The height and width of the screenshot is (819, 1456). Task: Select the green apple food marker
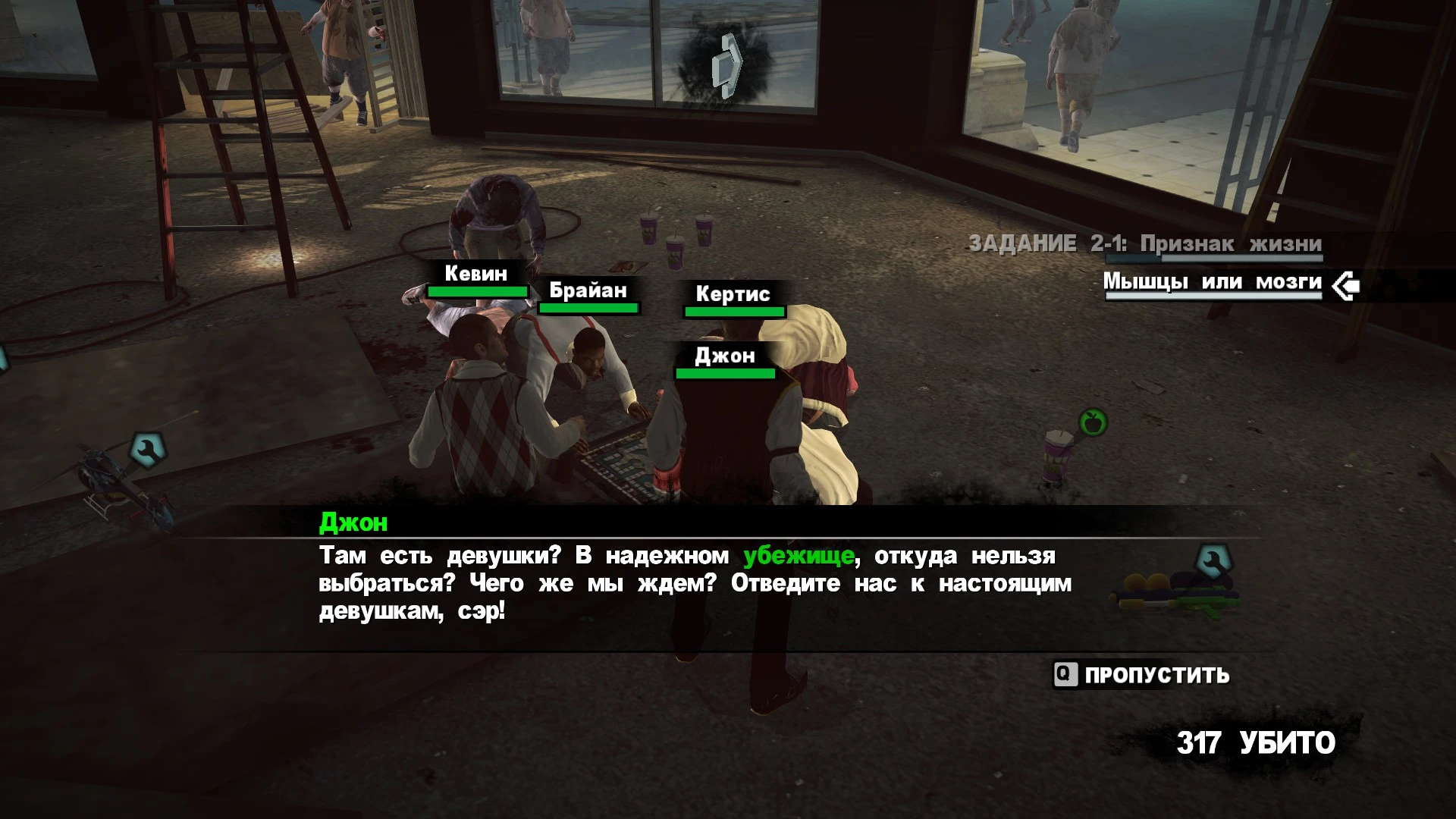pyautogui.click(x=1093, y=422)
